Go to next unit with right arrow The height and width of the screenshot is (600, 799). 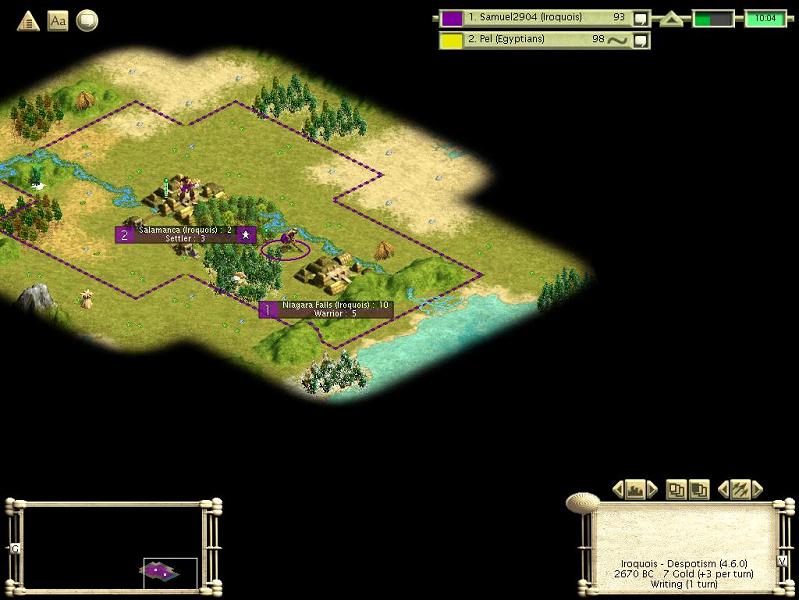[757, 489]
